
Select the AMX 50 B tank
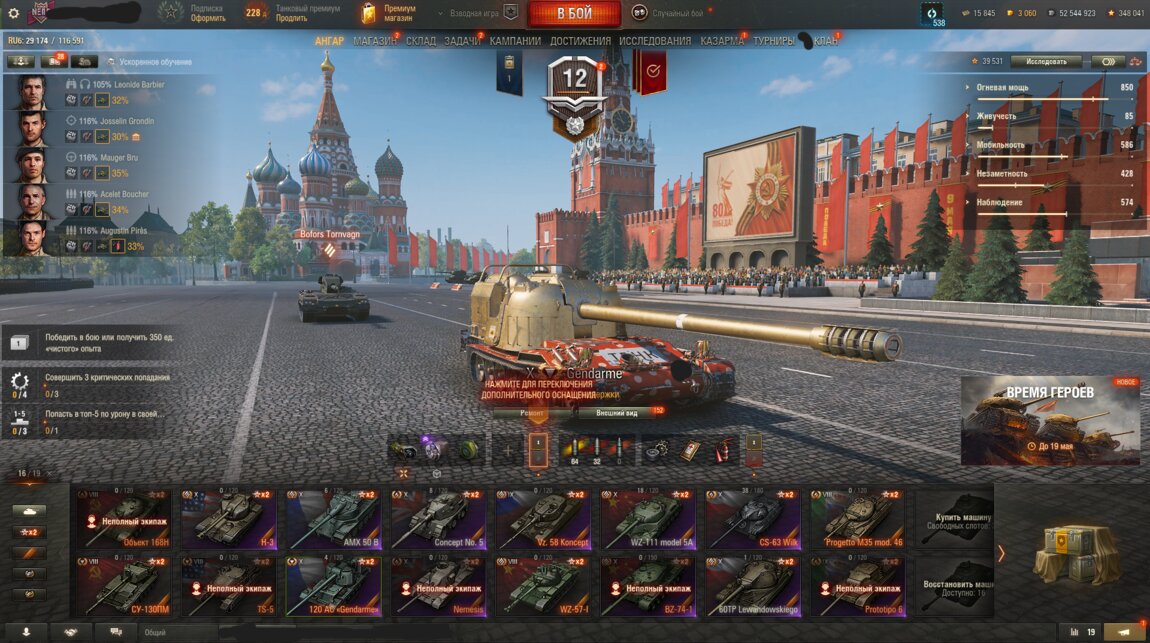(x=333, y=519)
